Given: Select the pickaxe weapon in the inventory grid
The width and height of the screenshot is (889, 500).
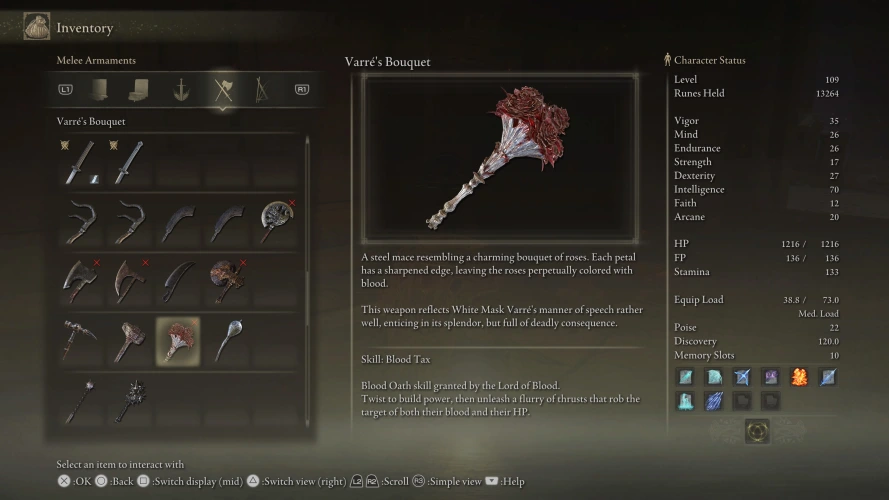Looking at the screenshot, I should pyautogui.click(x=80, y=341).
